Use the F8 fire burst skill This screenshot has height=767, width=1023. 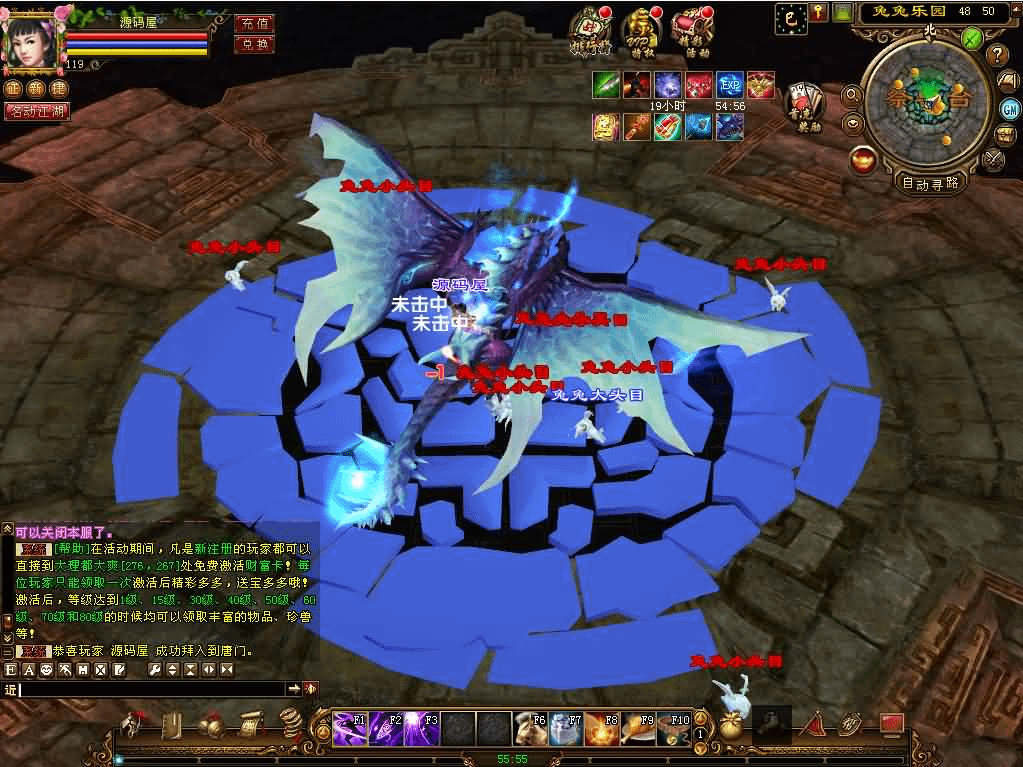pos(602,729)
